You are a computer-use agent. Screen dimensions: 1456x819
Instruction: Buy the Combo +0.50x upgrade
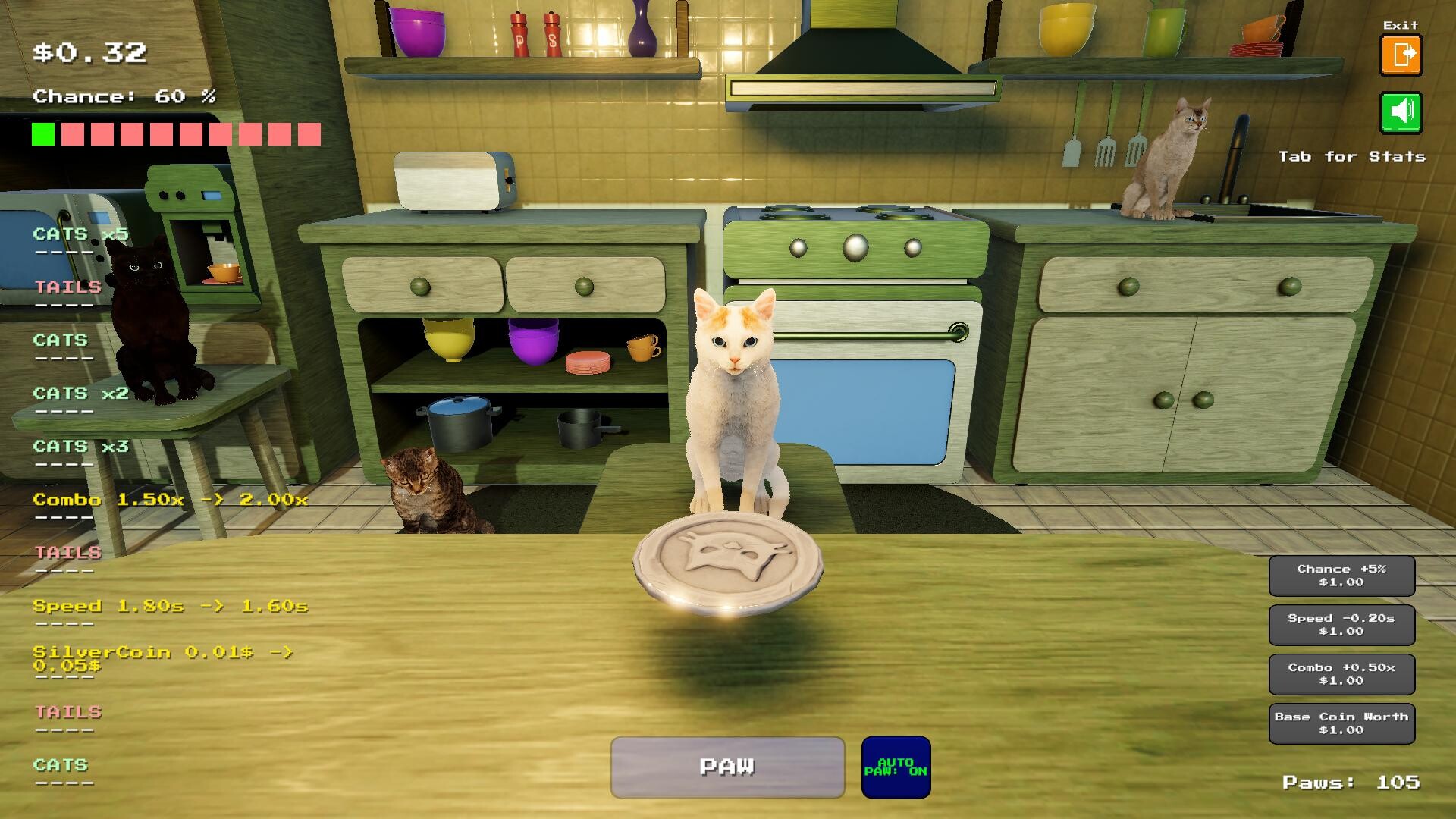pyautogui.click(x=1341, y=674)
